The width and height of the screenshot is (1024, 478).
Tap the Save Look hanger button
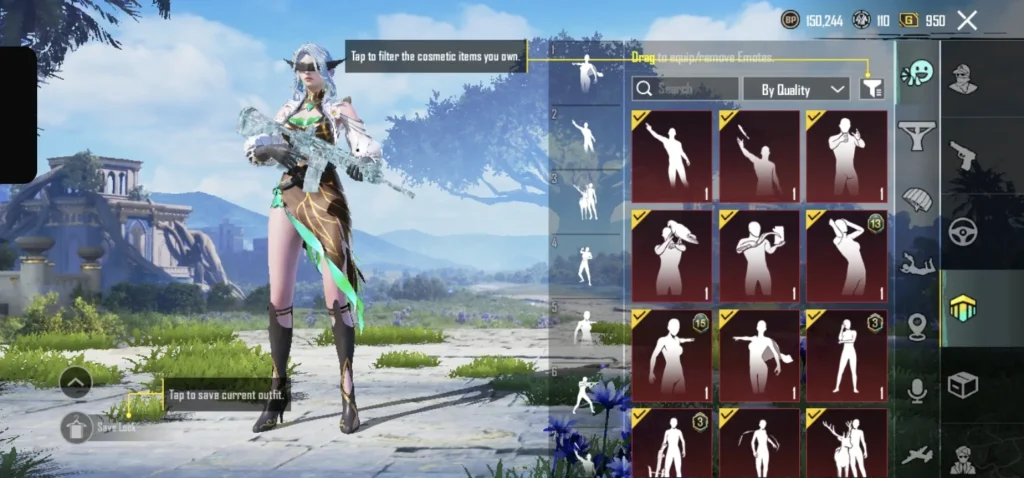click(x=76, y=427)
